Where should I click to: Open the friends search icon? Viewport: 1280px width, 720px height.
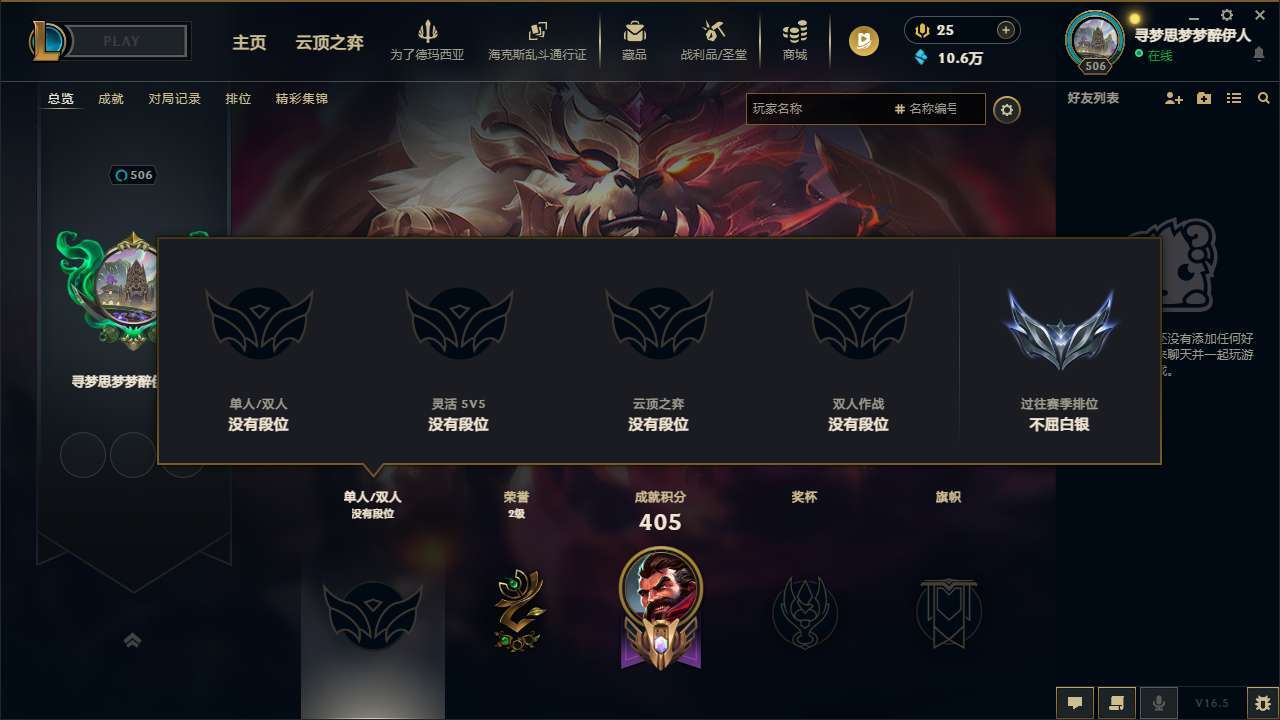click(1264, 98)
